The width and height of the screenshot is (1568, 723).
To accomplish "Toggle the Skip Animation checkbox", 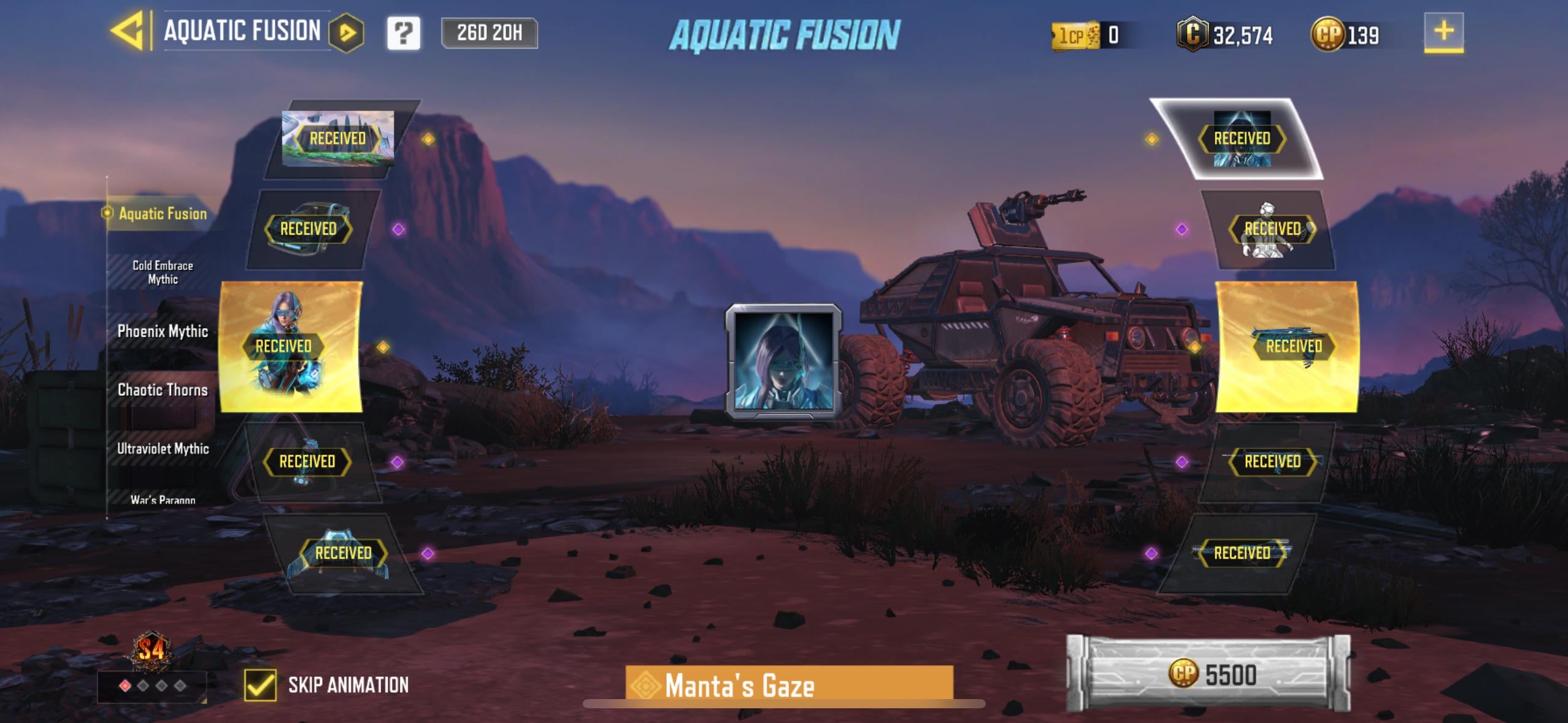I will point(260,684).
